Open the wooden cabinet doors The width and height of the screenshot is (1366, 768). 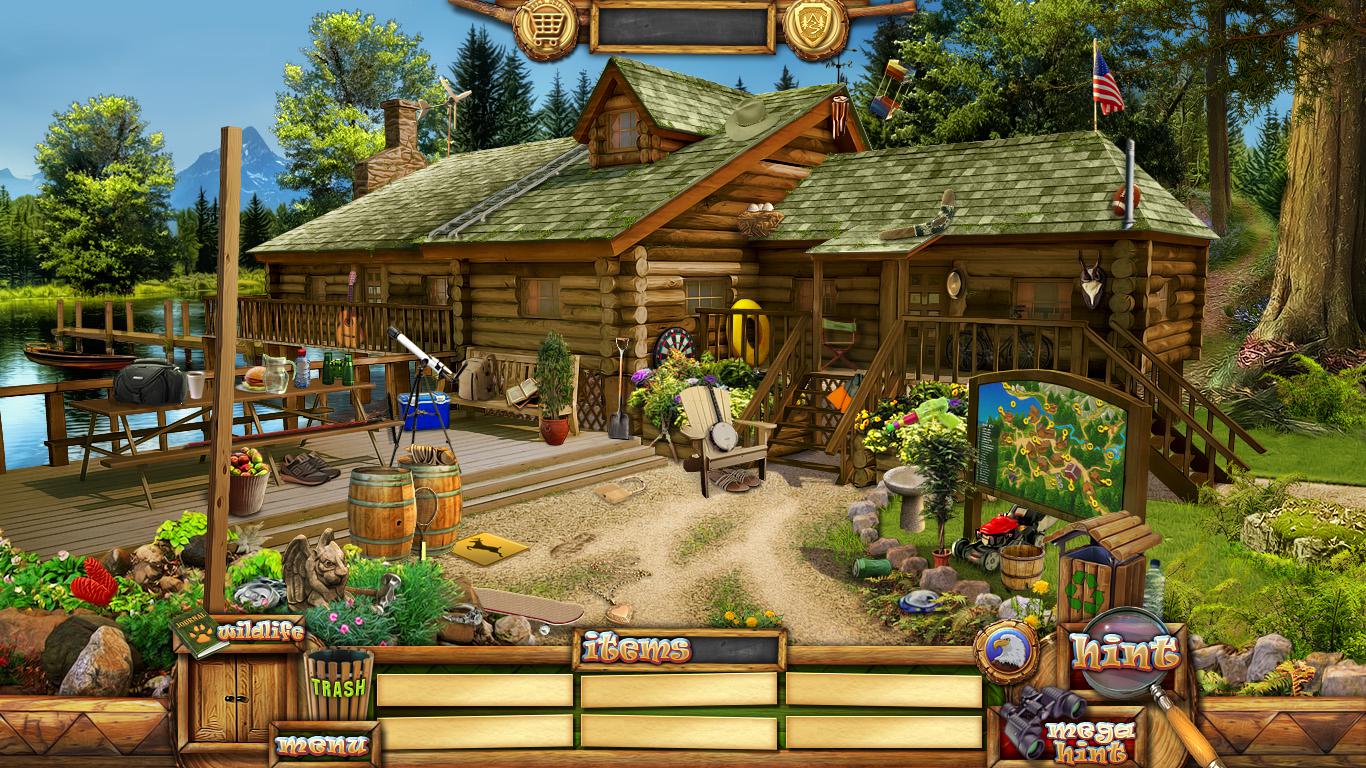(x=237, y=698)
